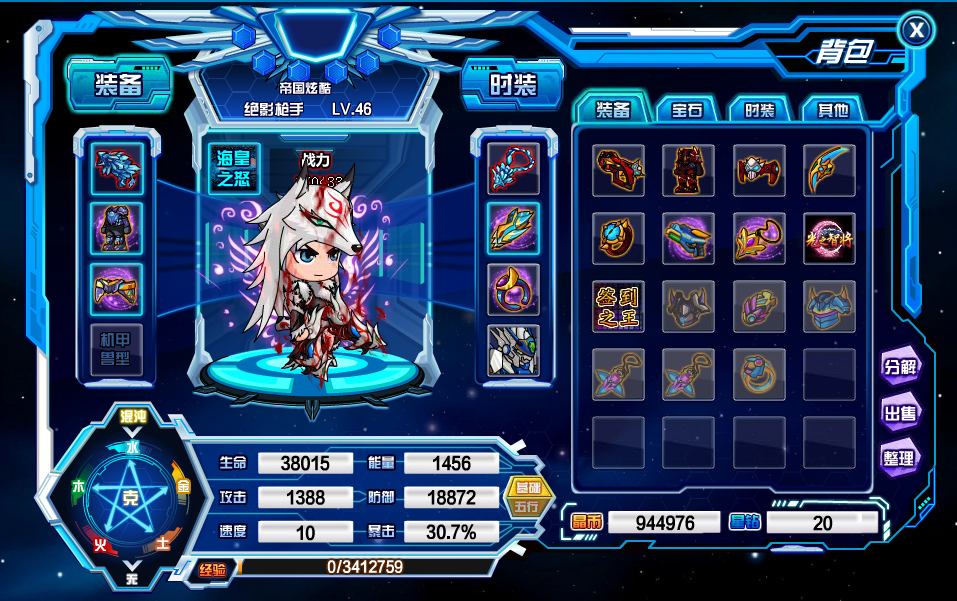Select the 装备 tab in the backpack
The image size is (957, 601).
point(612,110)
